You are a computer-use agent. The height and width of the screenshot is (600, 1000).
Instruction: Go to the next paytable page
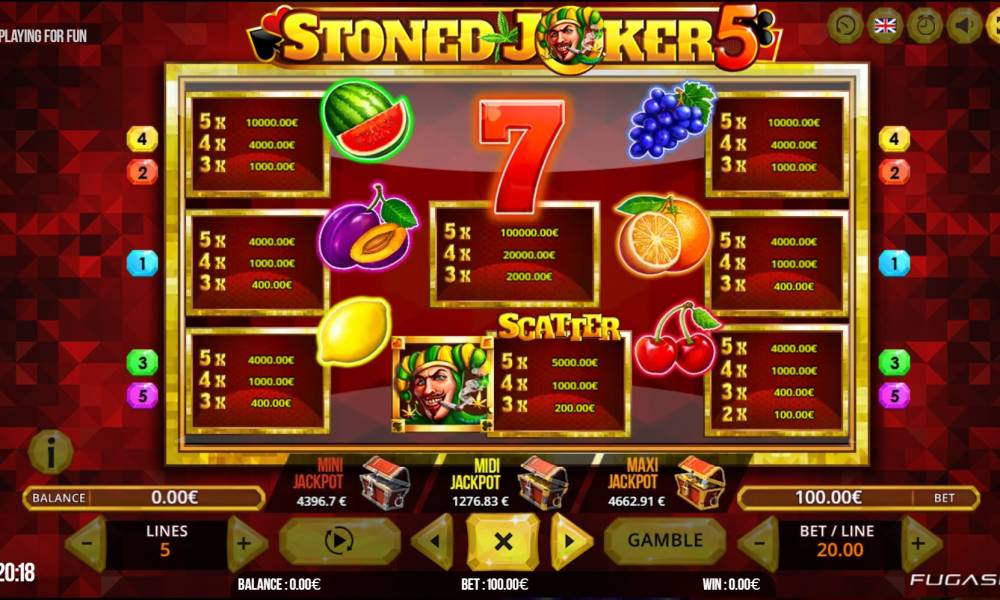pos(571,541)
